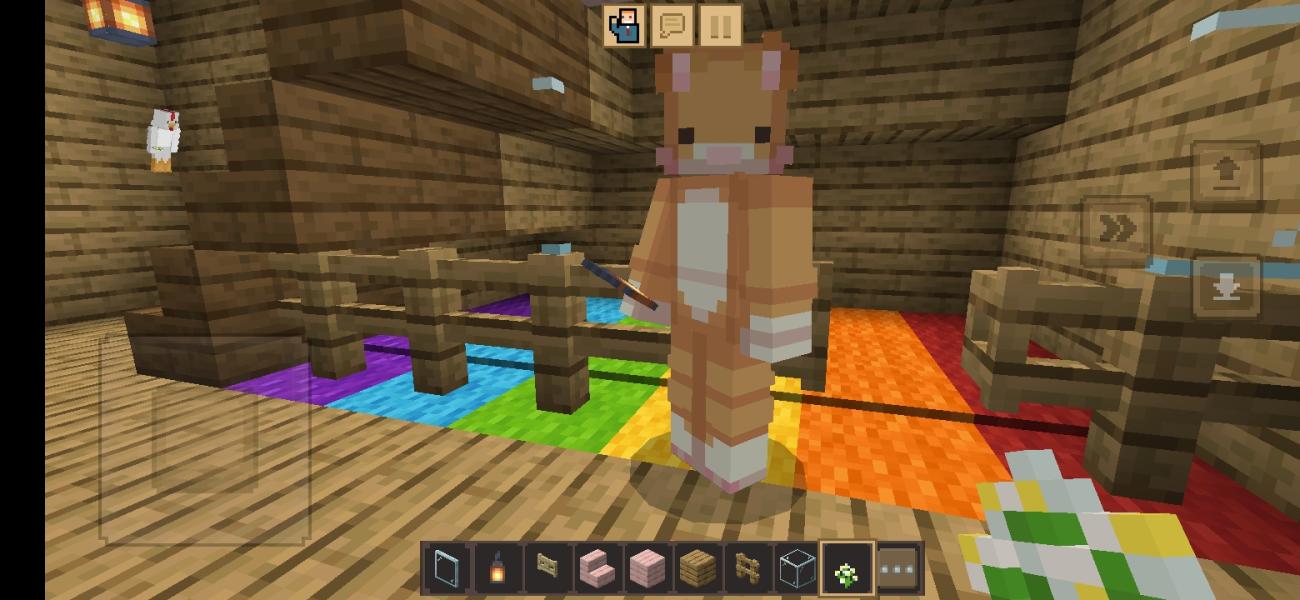Open the chat window
This screenshot has height=600, width=1300.
point(672,26)
